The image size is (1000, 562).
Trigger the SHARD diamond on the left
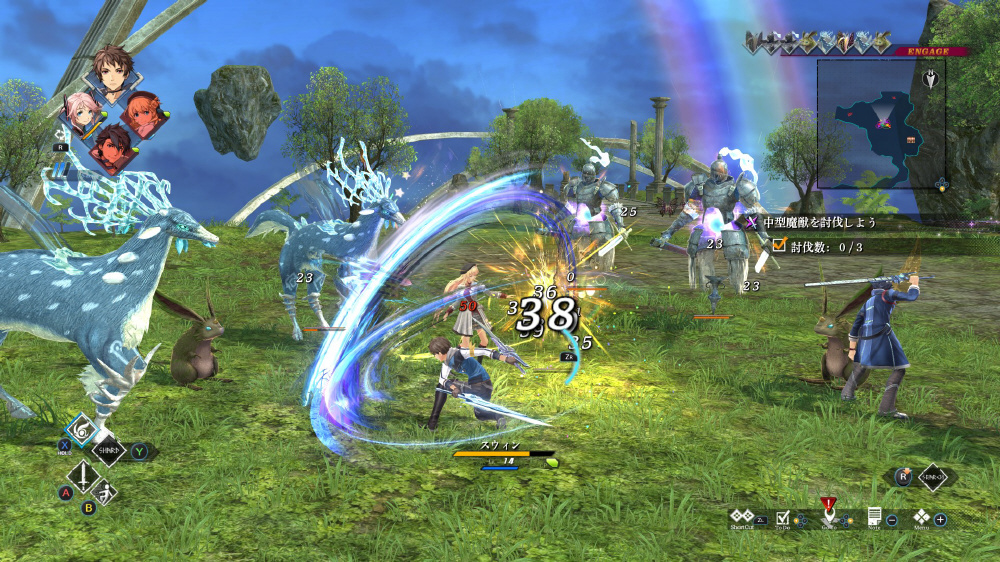pos(109,452)
